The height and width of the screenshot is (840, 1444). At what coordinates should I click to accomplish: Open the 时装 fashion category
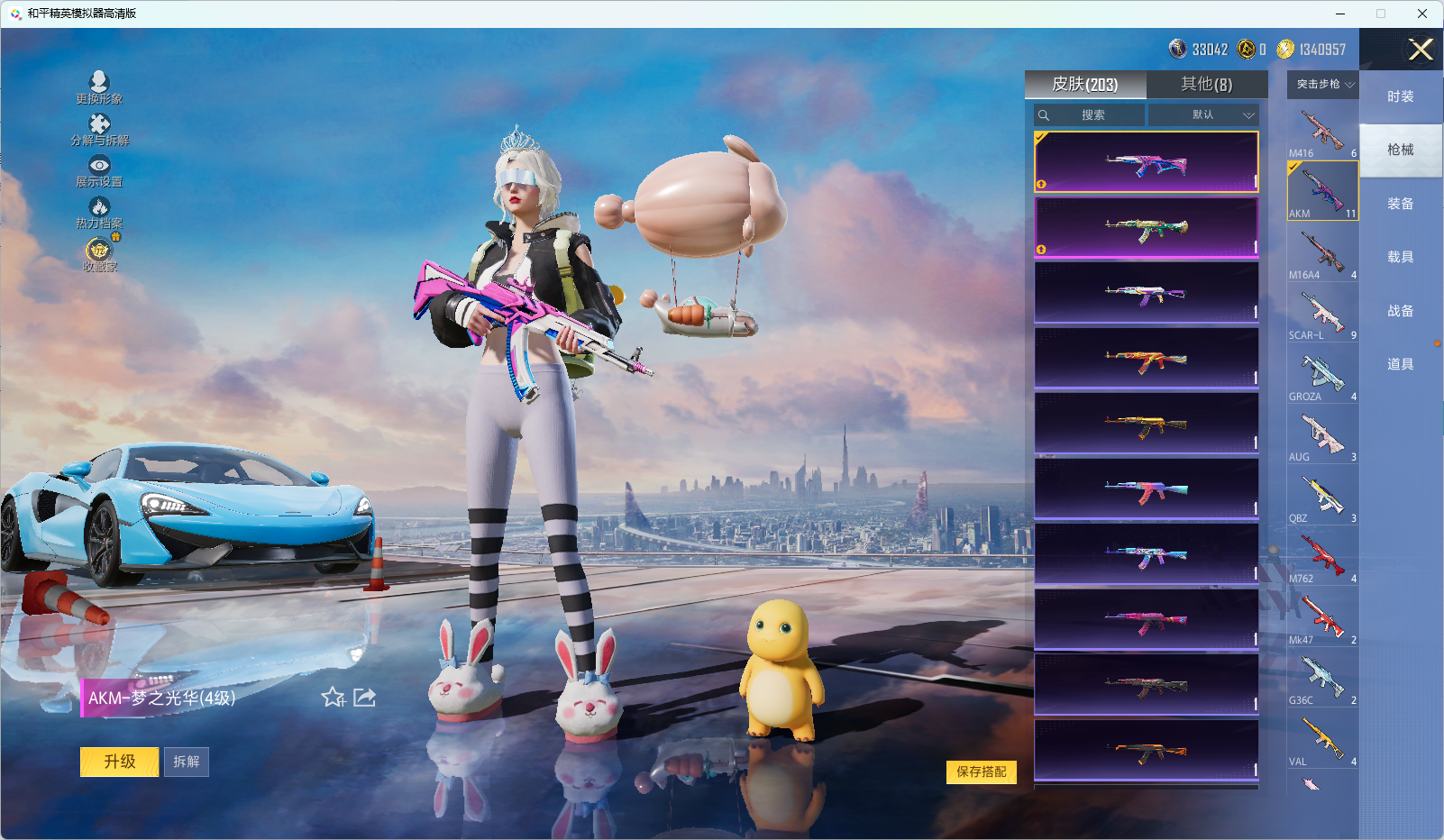1400,96
